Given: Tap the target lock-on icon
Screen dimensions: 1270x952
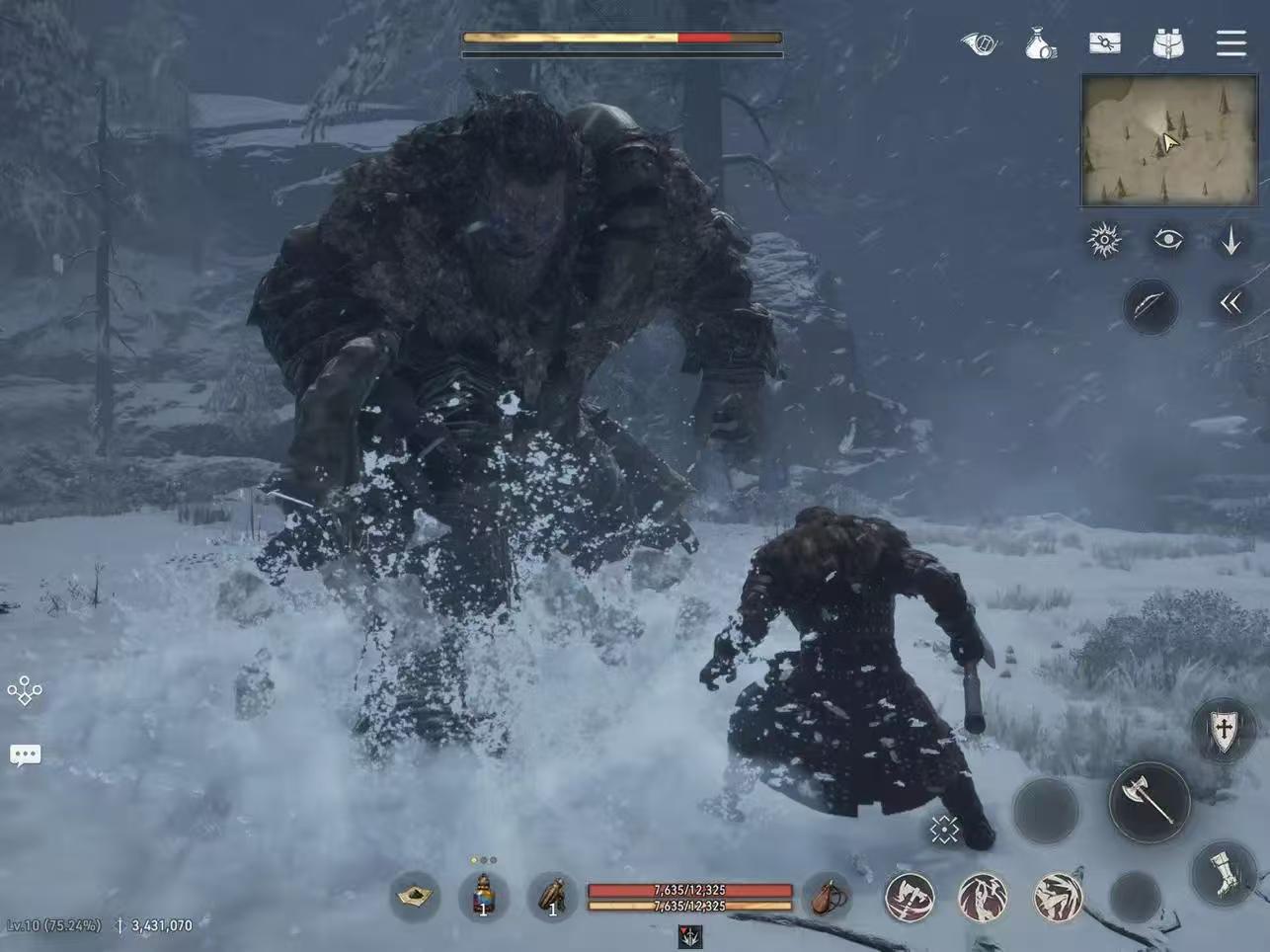Looking at the screenshot, I should (x=944, y=830).
